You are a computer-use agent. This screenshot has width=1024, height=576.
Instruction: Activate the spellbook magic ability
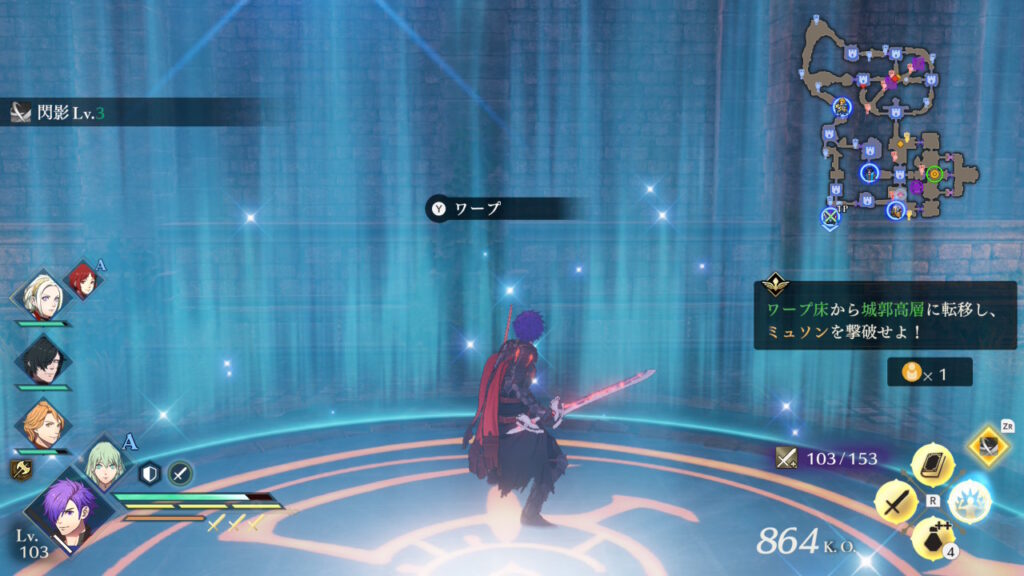pyautogui.click(x=933, y=463)
